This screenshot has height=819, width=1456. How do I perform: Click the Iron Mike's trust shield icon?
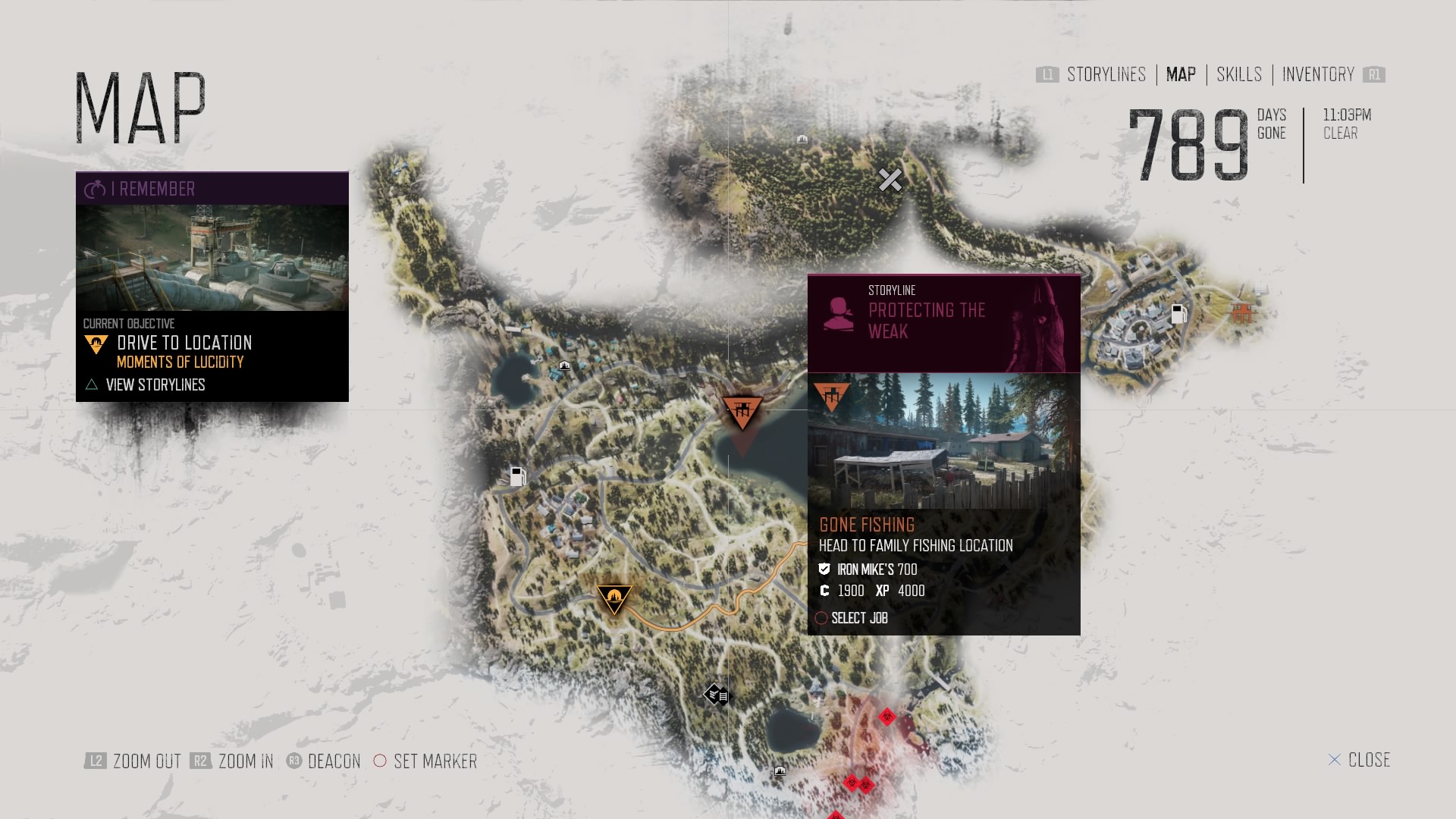[x=824, y=570]
